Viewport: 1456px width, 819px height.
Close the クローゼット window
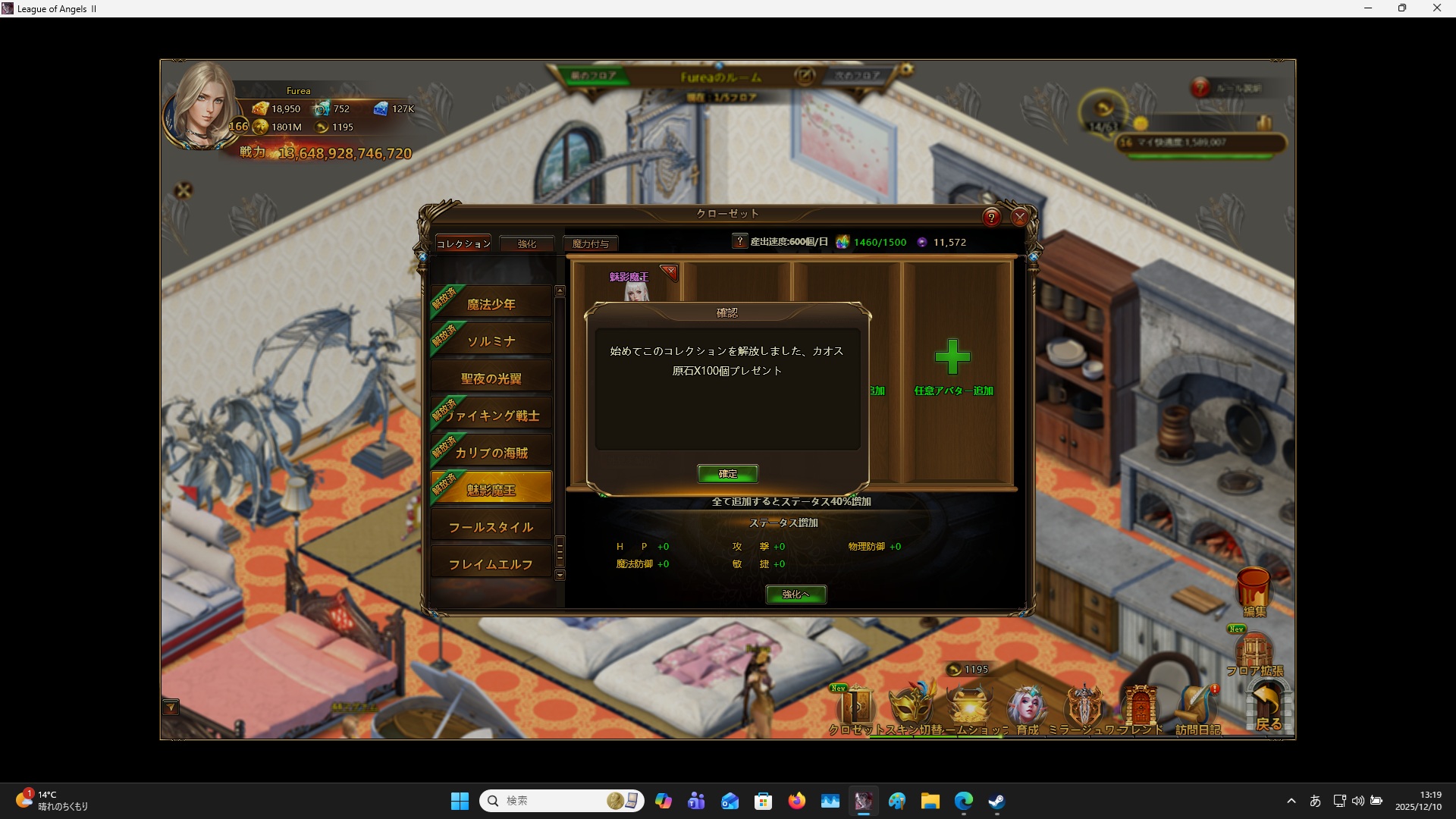point(1020,218)
